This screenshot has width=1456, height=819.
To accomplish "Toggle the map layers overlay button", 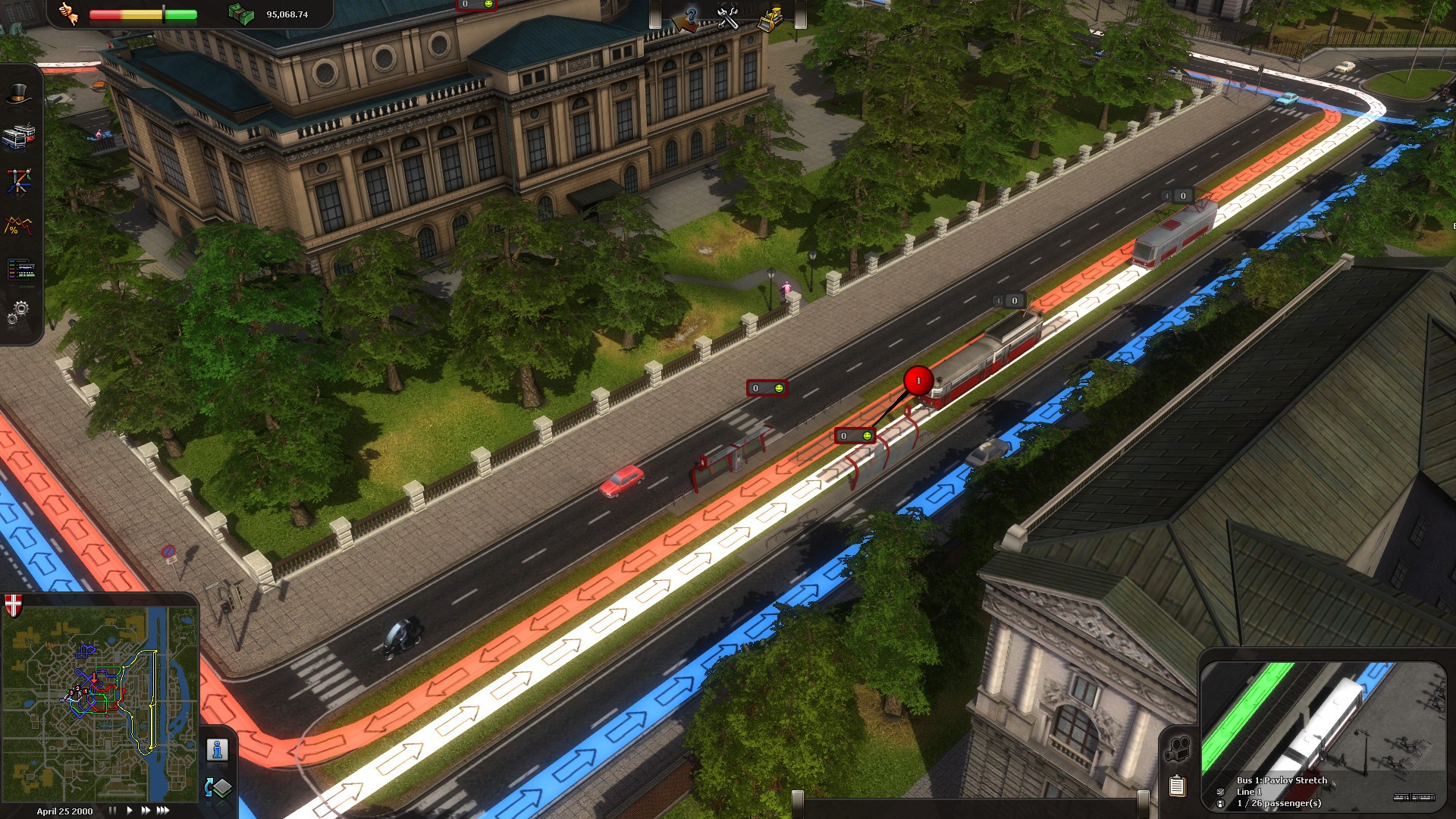I will pyautogui.click(x=218, y=788).
